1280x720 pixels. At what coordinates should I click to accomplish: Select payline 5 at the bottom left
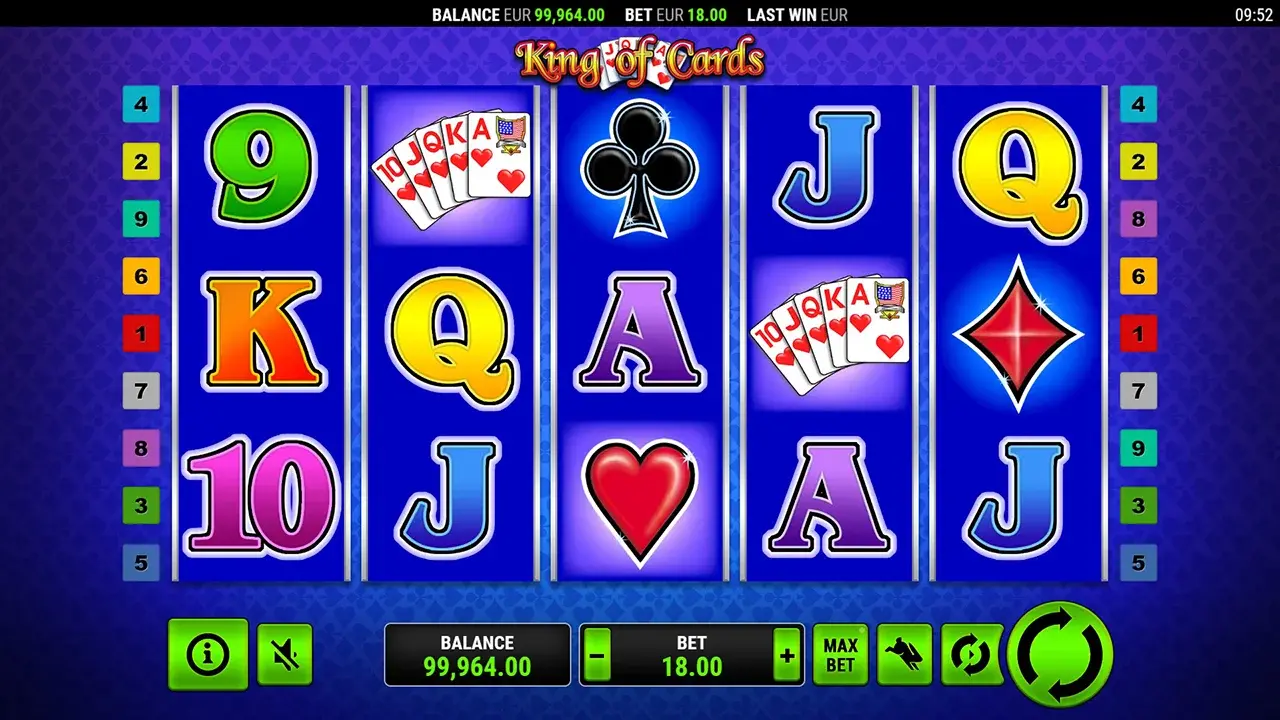pyautogui.click(x=140, y=563)
